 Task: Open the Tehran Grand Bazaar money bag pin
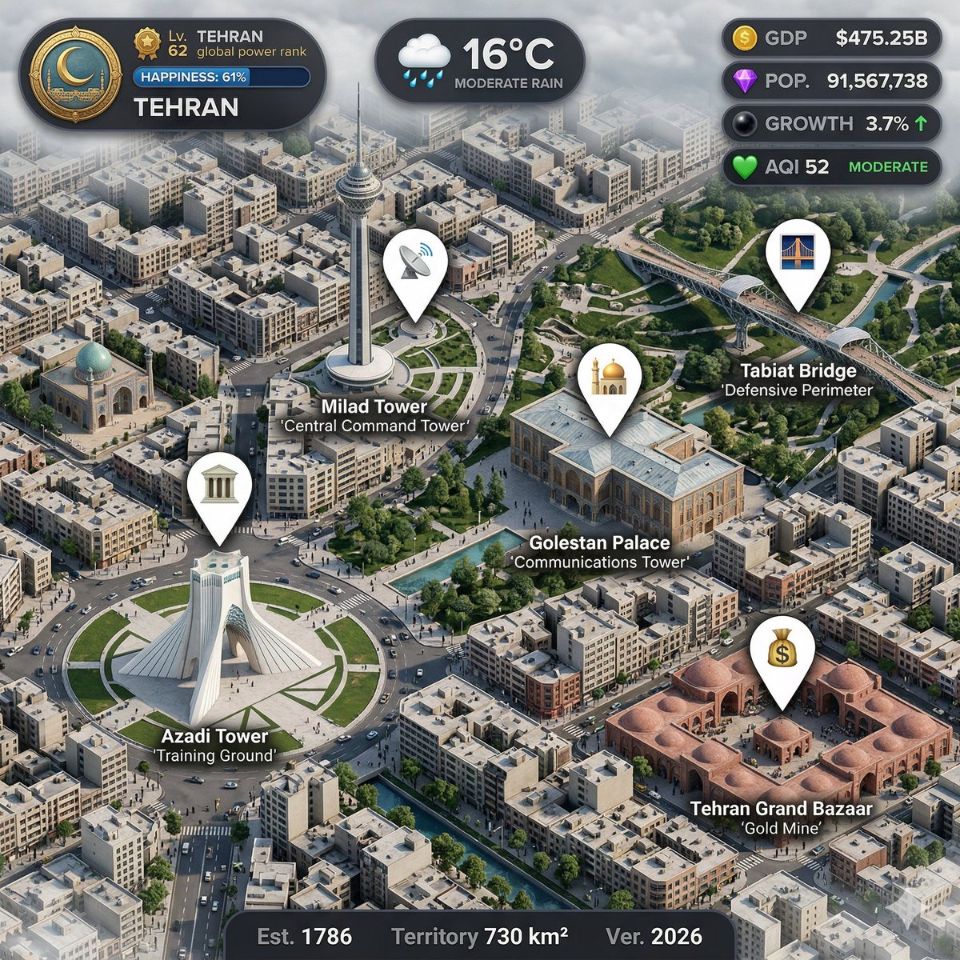click(781, 654)
